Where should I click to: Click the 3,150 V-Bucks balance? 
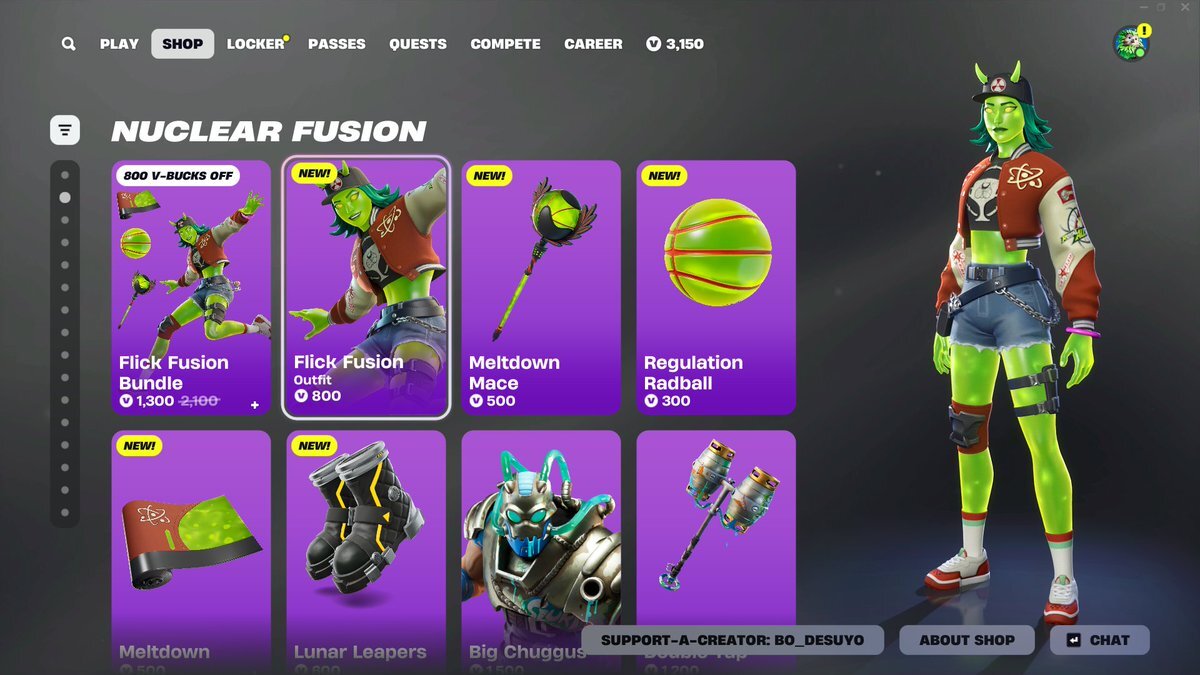point(675,44)
